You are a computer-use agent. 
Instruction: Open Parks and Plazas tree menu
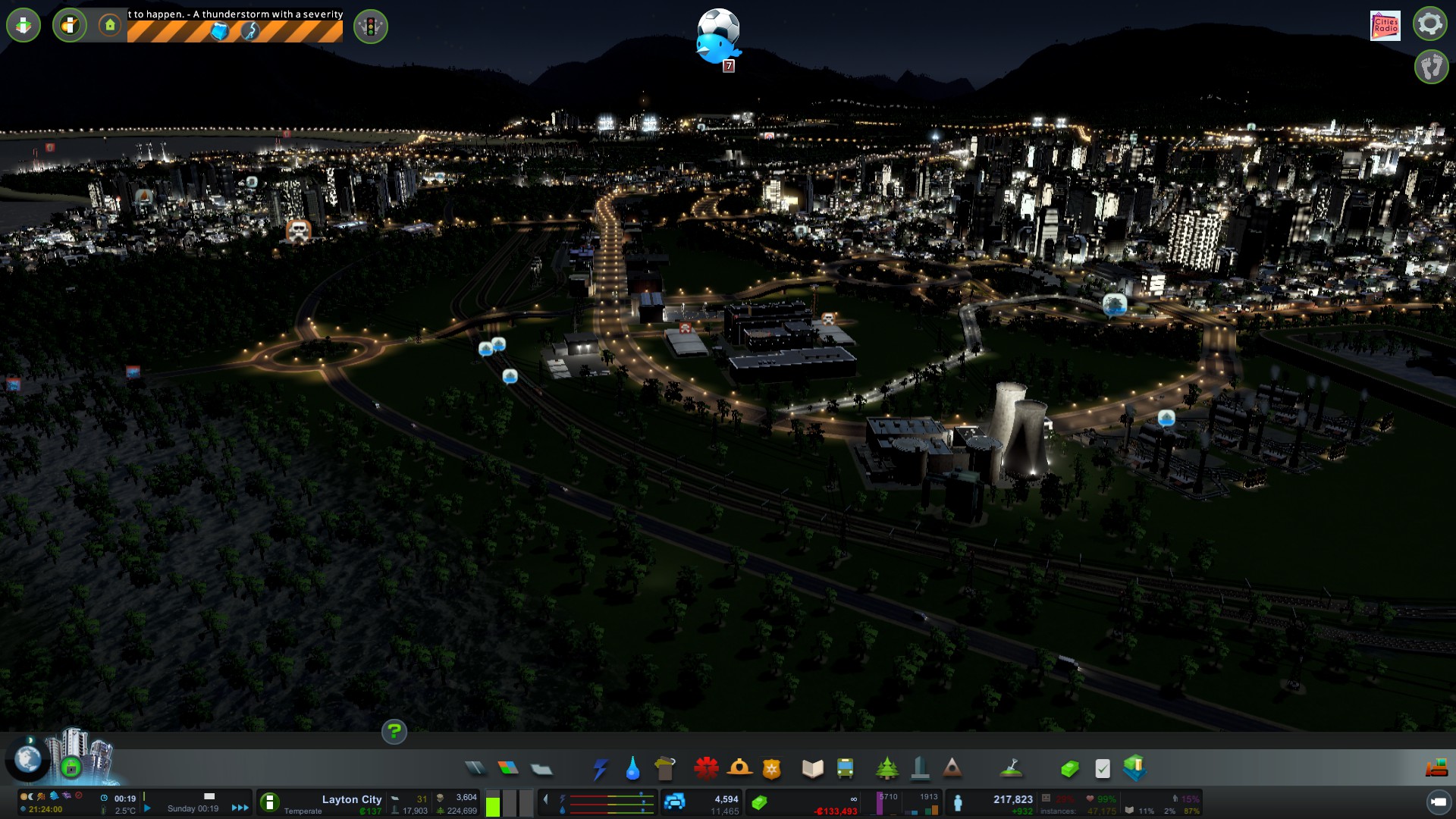[886, 769]
